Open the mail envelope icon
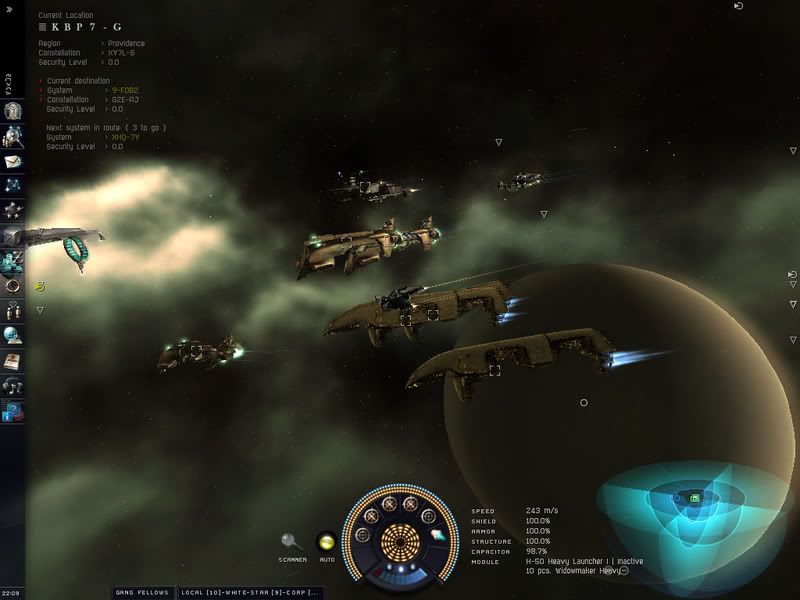This screenshot has height=600, width=800. (x=13, y=161)
